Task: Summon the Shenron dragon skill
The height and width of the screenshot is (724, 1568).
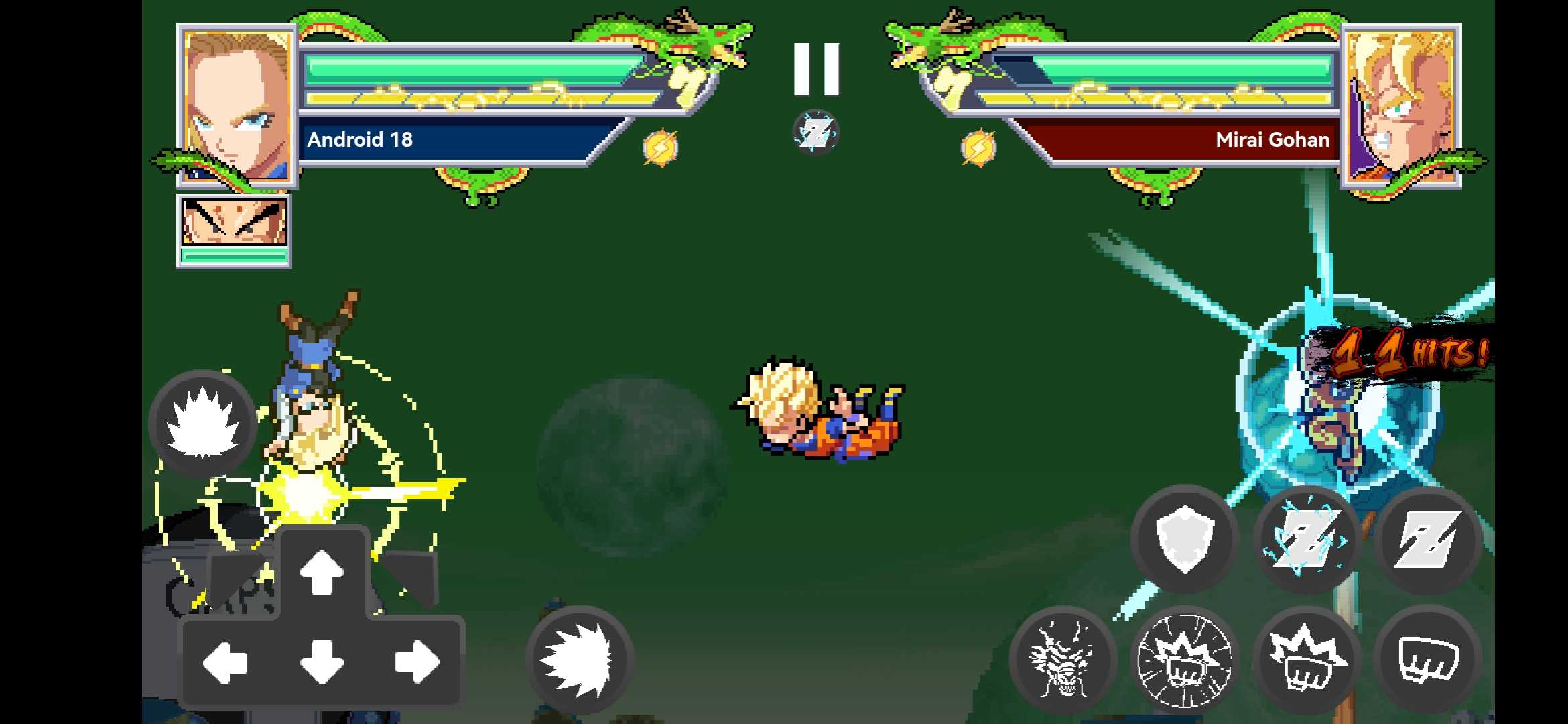Action: coord(1063,660)
